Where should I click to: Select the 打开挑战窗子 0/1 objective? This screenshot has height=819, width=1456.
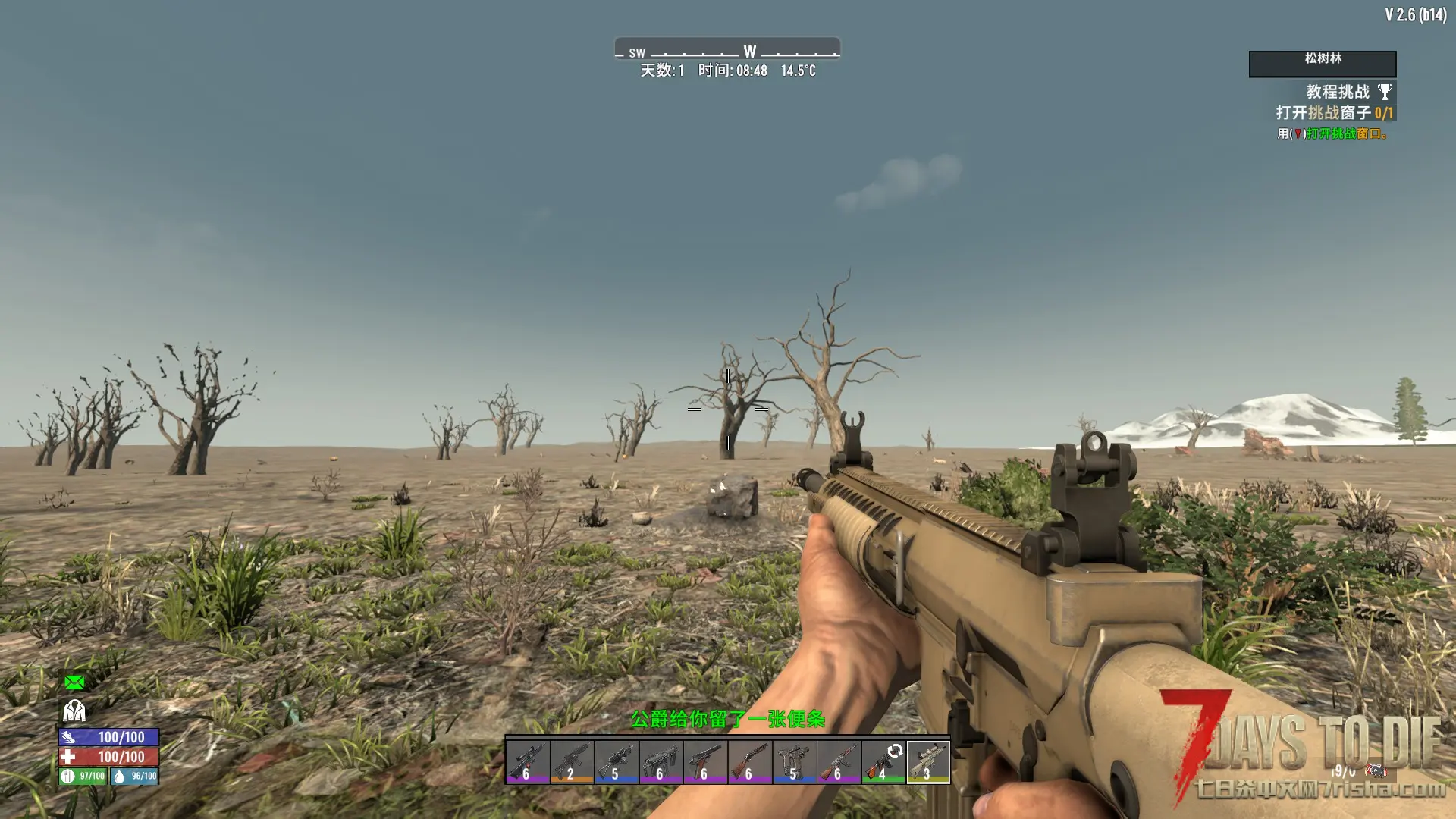click(1334, 113)
